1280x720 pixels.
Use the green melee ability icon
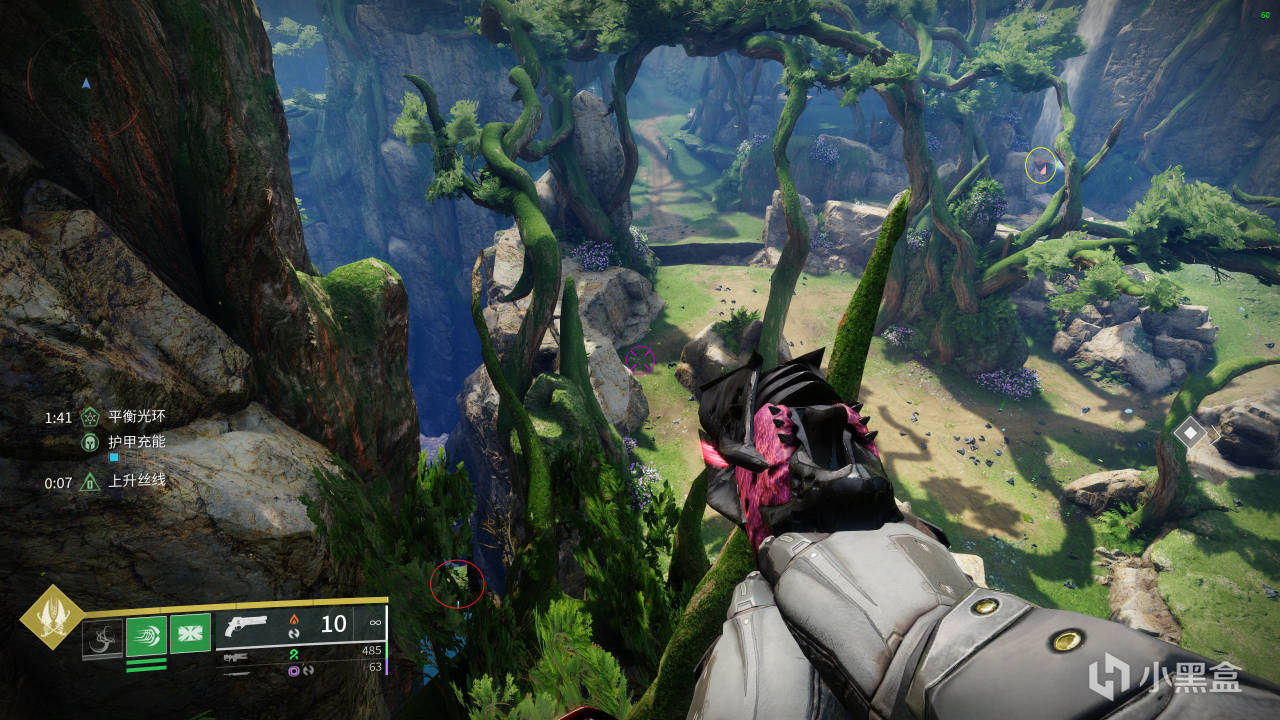click(x=146, y=635)
